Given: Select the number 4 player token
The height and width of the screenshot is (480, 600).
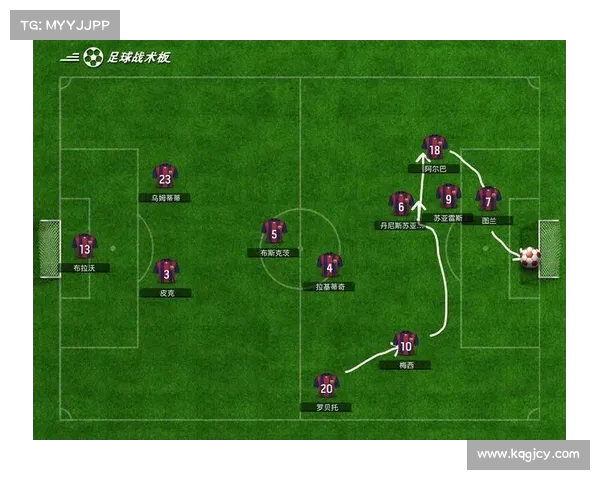Looking at the screenshot, I should point(329,265).
